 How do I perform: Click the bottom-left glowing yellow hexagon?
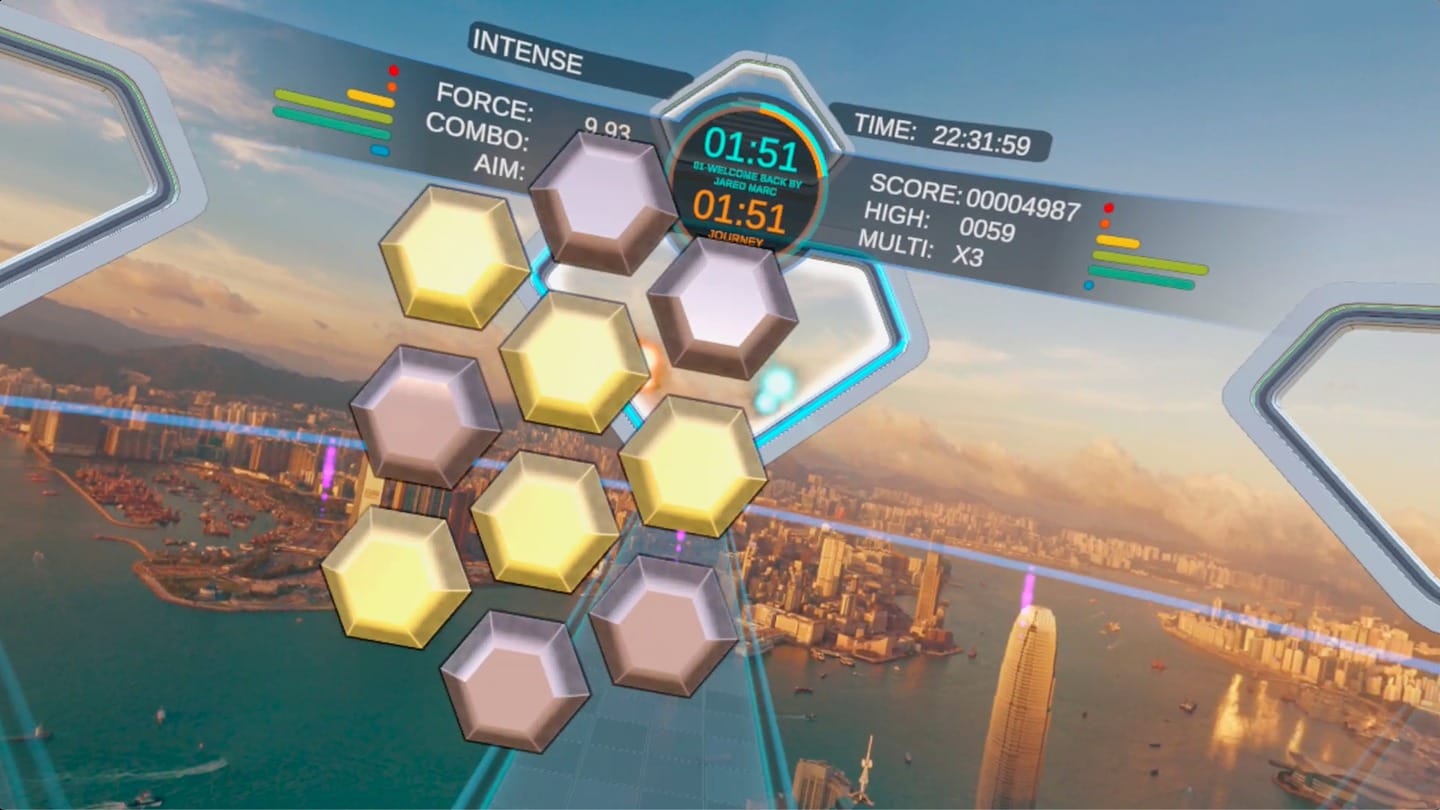[x=395, y=575]
